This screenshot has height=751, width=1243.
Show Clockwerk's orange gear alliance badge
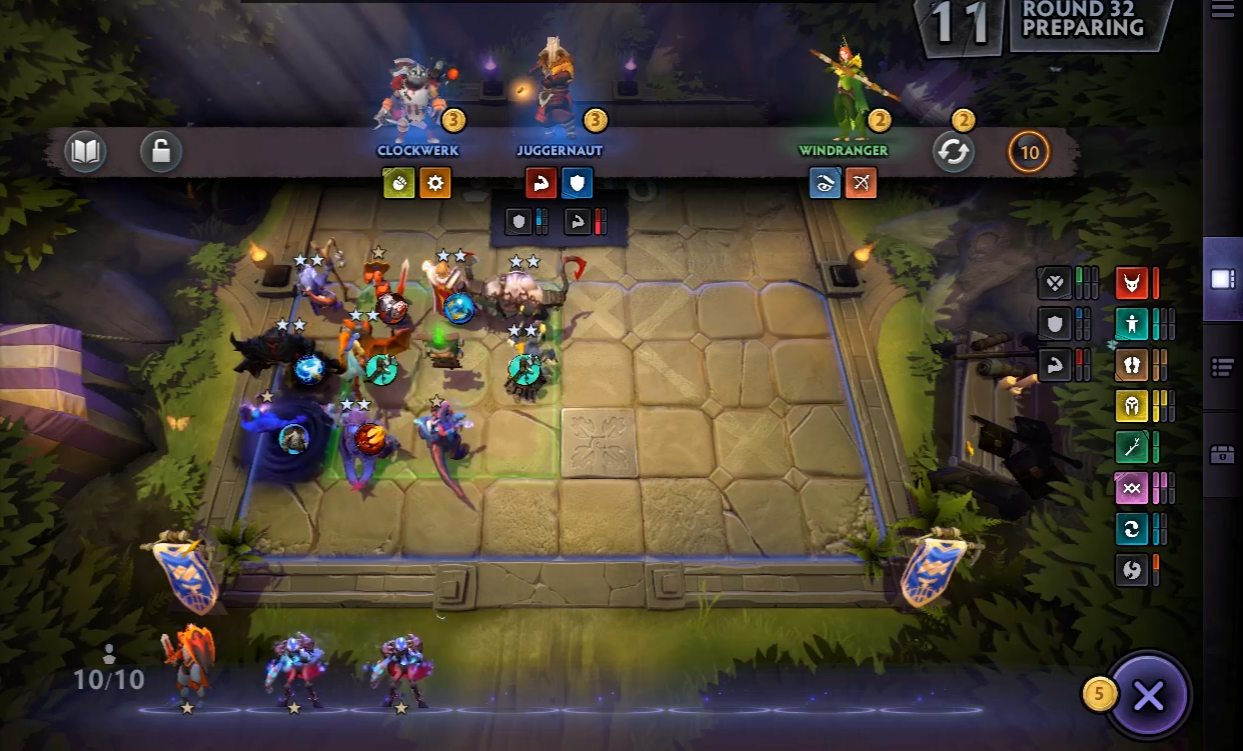[x=435, y=183]
